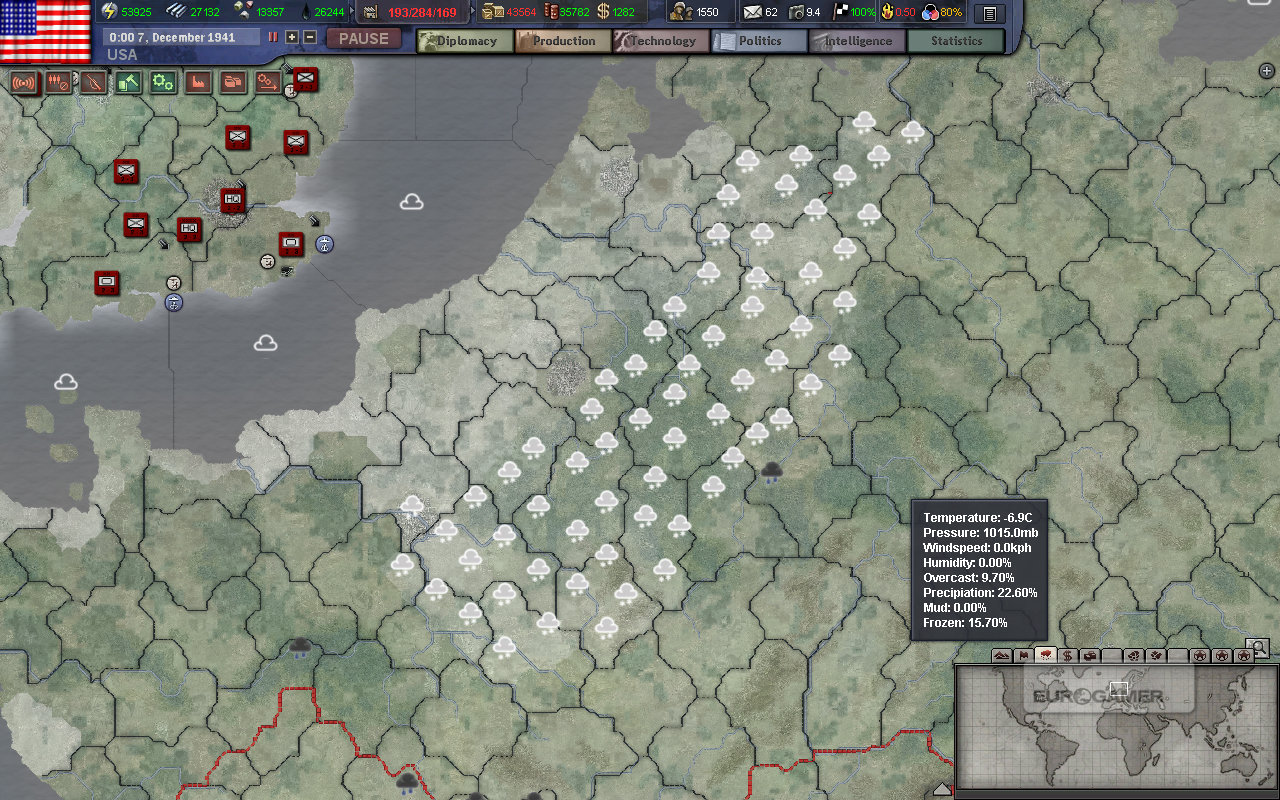Click the PAUSE button
The image size is (1280, 800).
363,39
